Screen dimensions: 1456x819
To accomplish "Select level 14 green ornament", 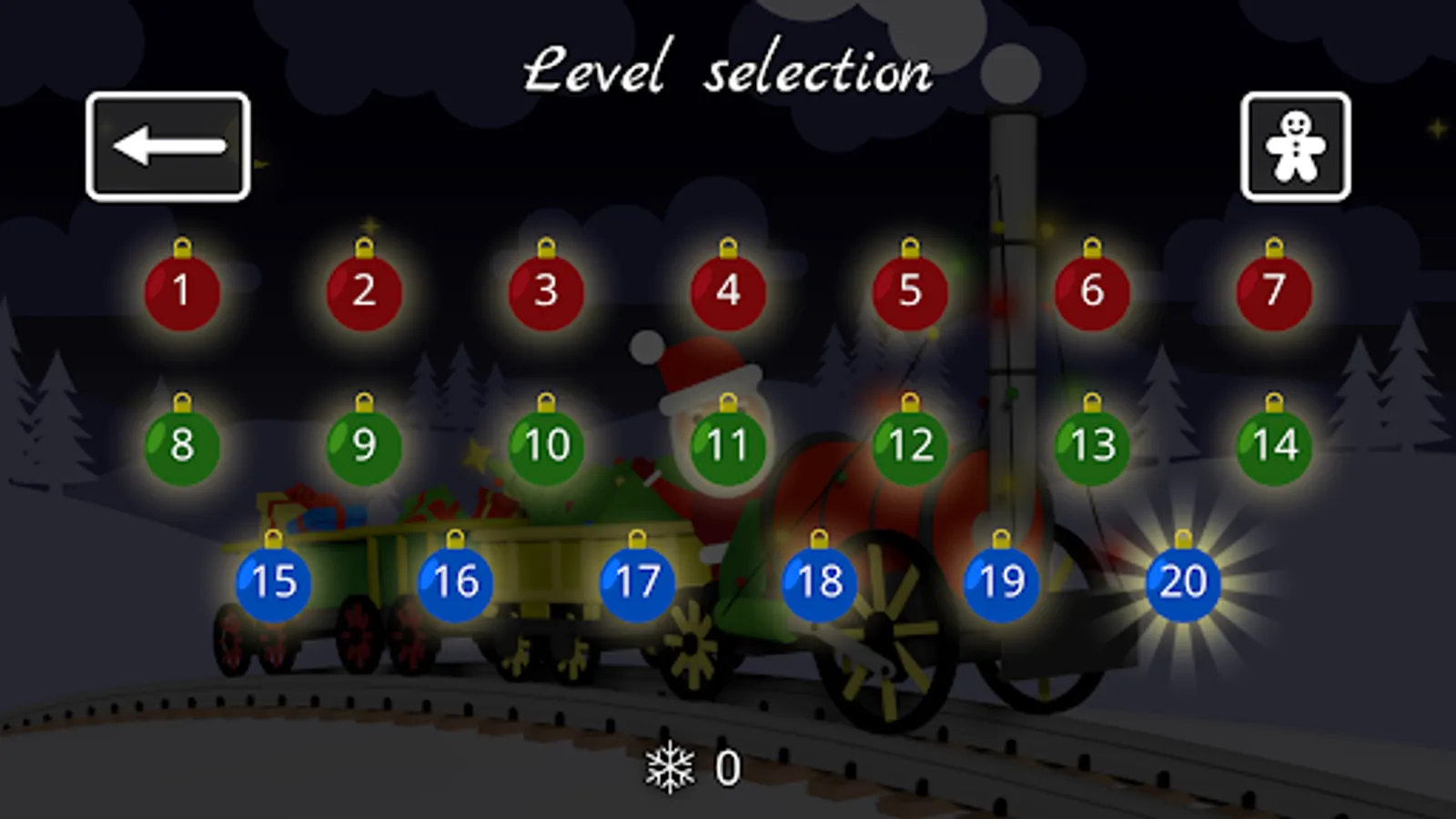I will [1273, 446].
